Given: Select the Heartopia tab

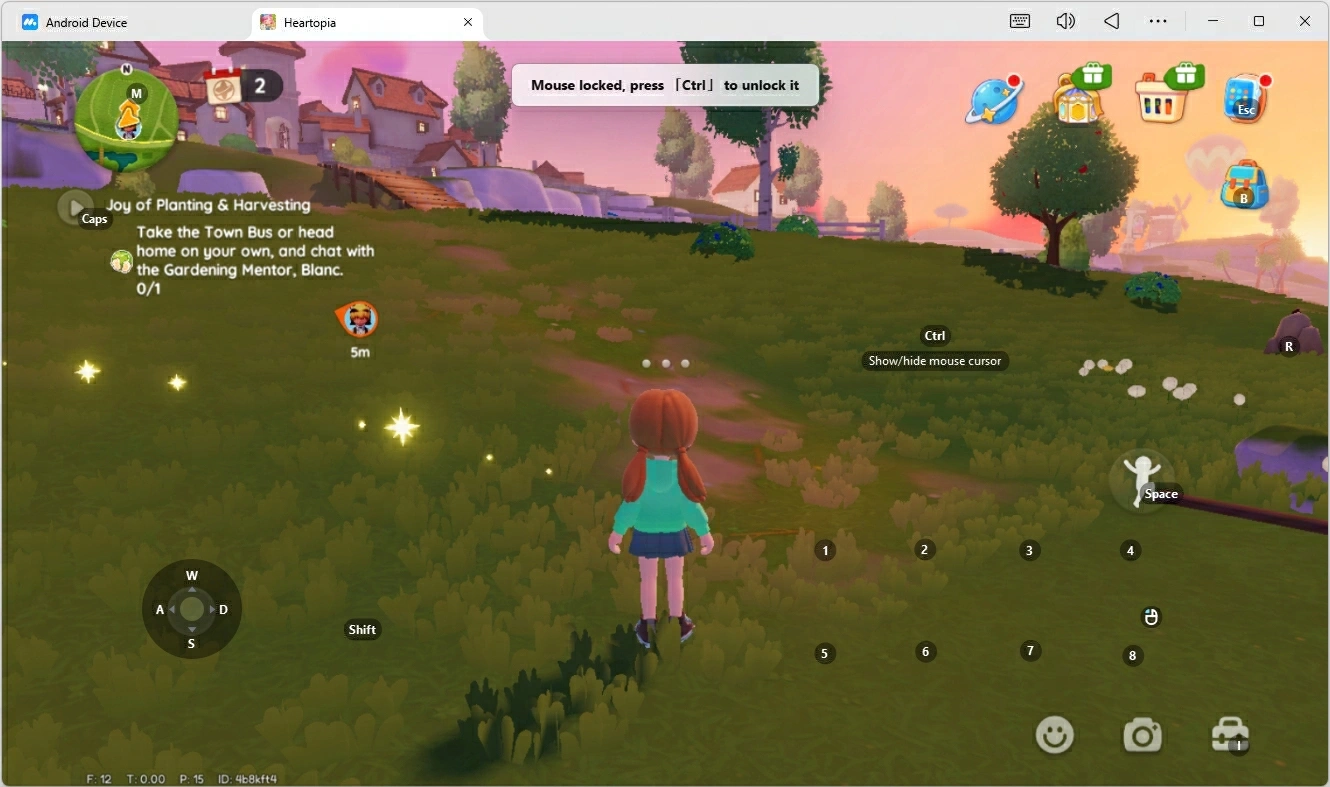Looking at the screenshot, I should 310,22.
